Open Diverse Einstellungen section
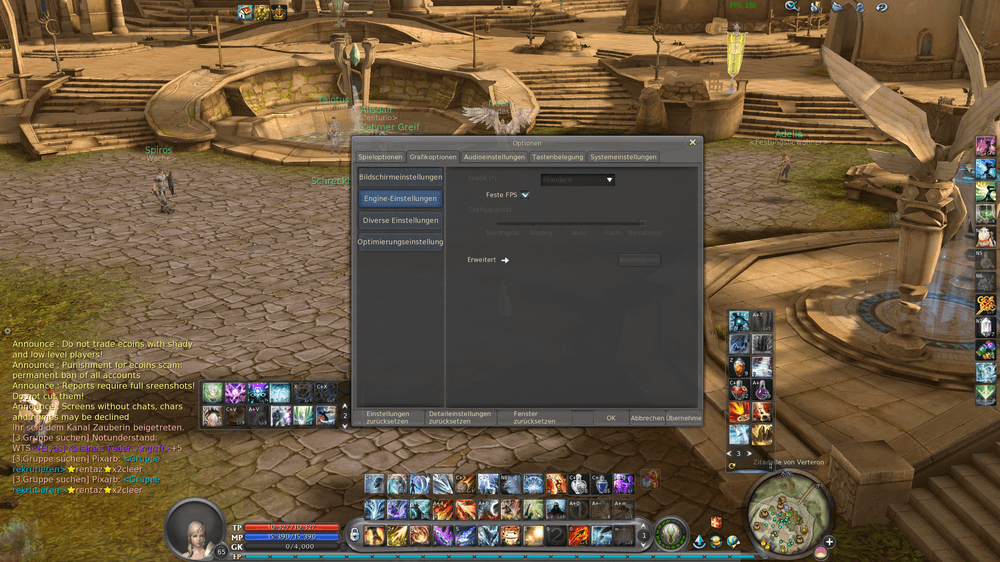This screenshot has height=562, width=1000. (400, 220)
